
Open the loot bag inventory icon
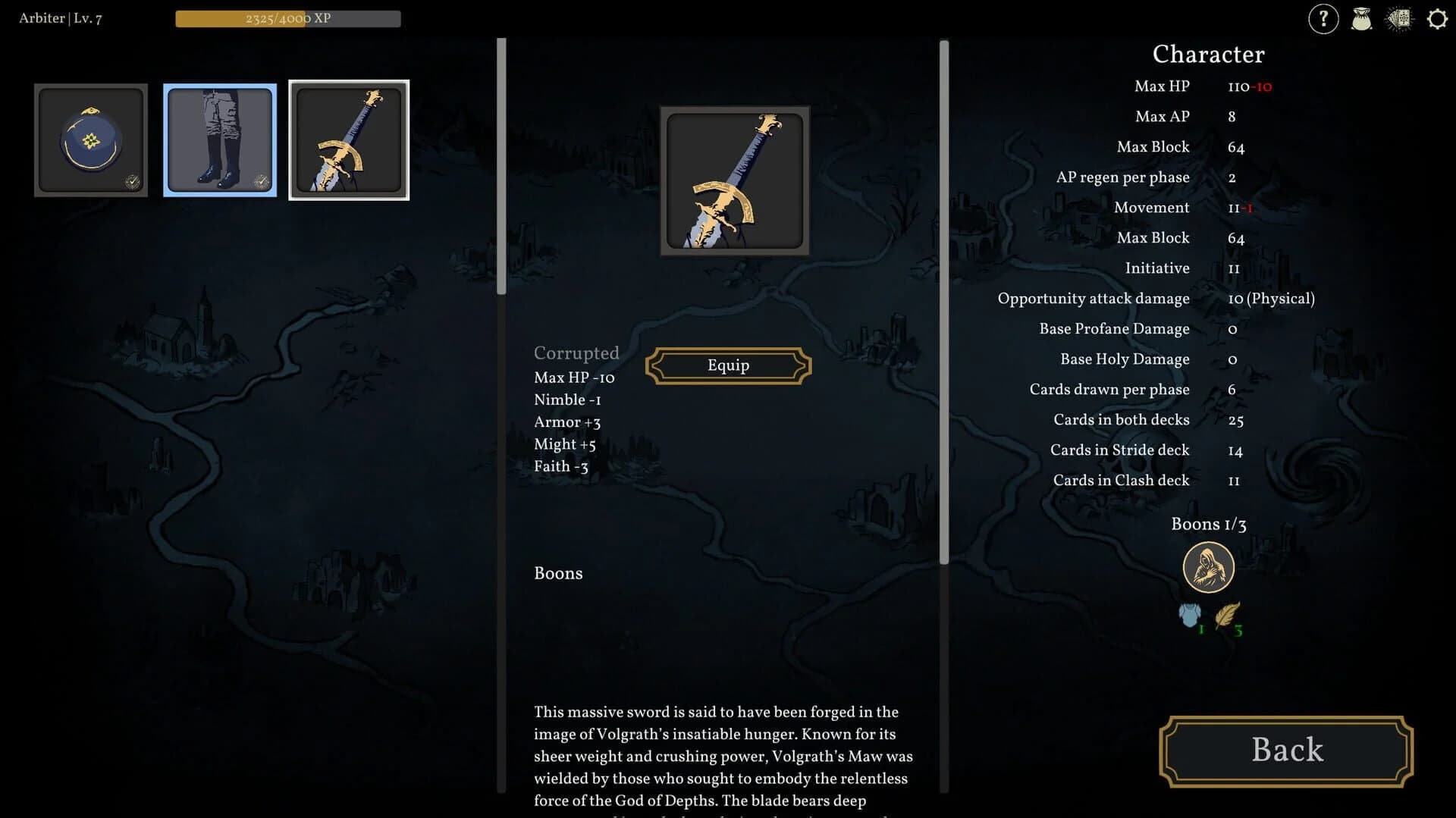click(1361, 18)
